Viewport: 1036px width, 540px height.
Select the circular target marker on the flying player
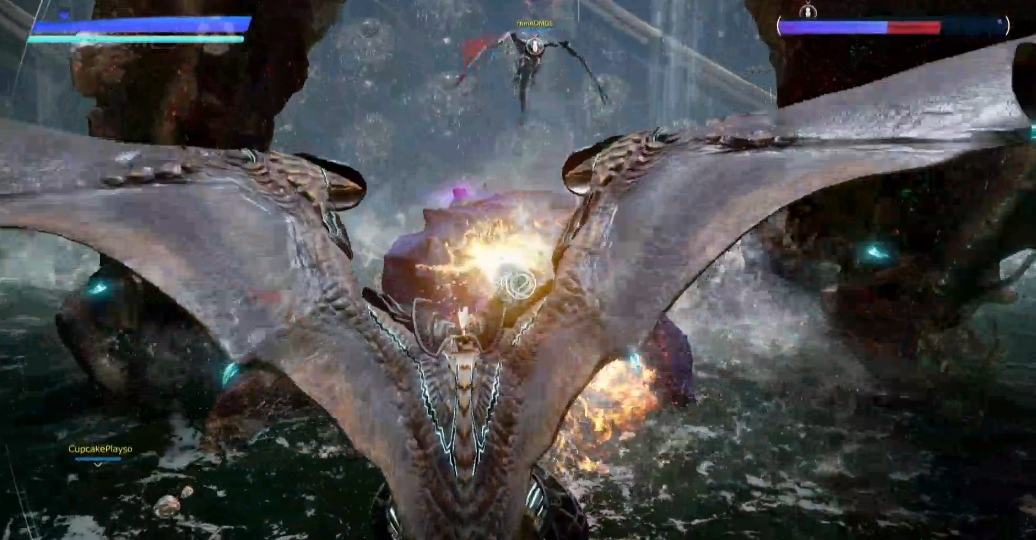(535, 46)
